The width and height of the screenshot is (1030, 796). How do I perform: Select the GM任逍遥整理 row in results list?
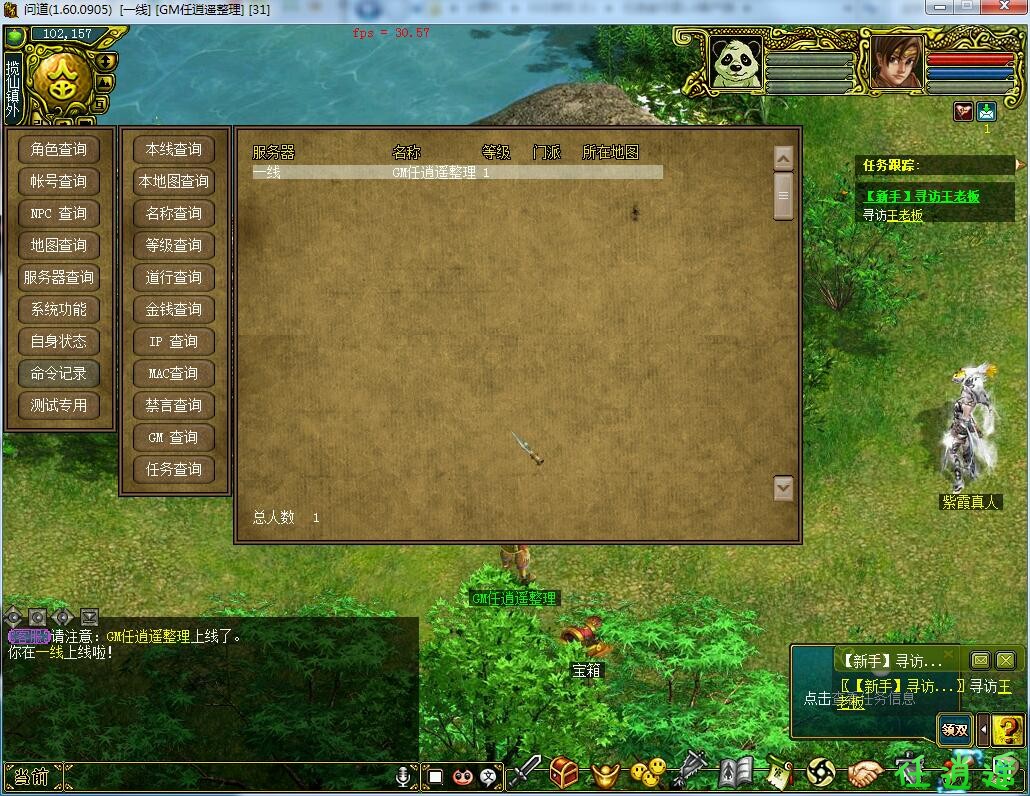(x=456, y=173)
